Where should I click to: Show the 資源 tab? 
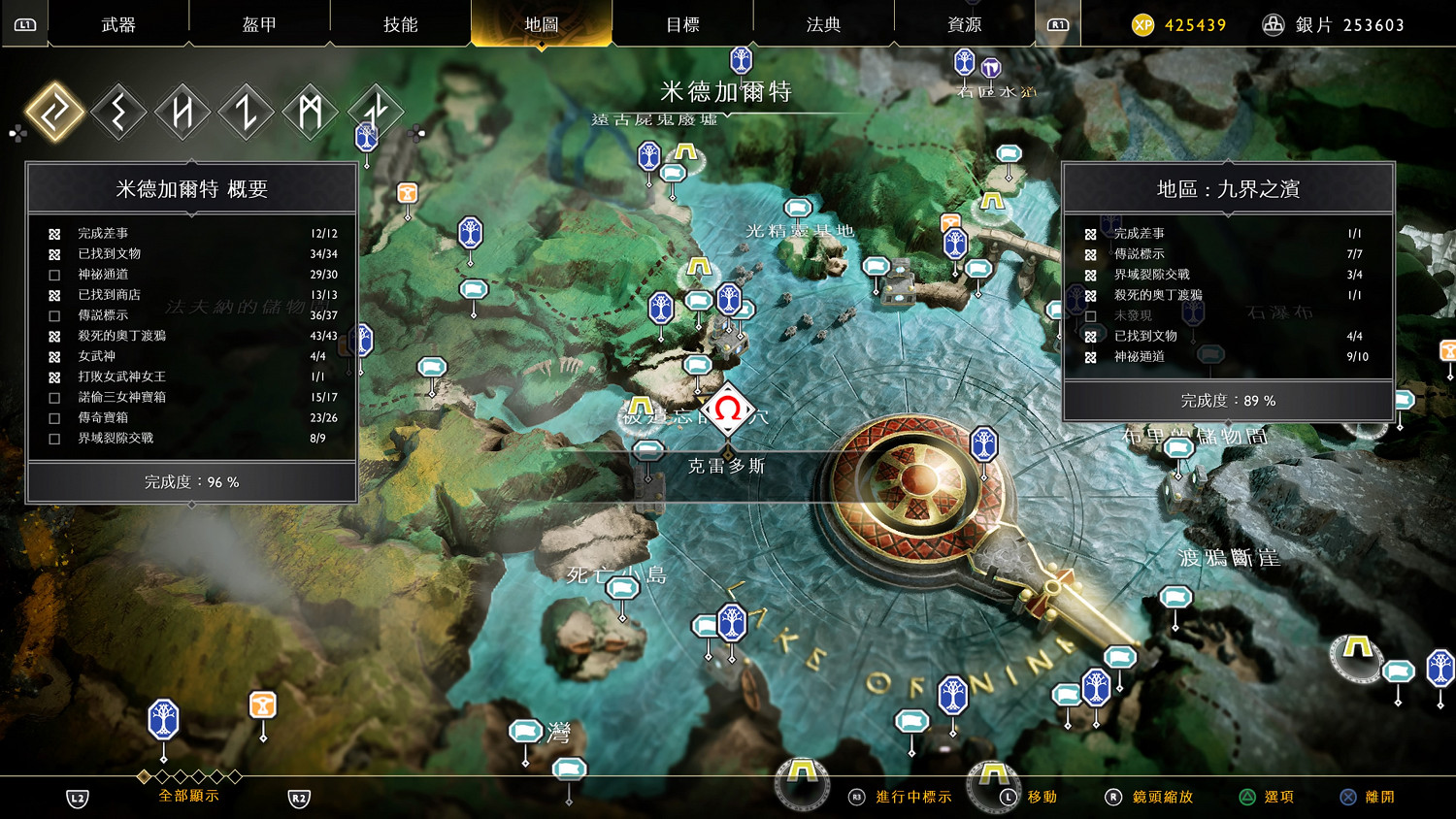point(964,24)
